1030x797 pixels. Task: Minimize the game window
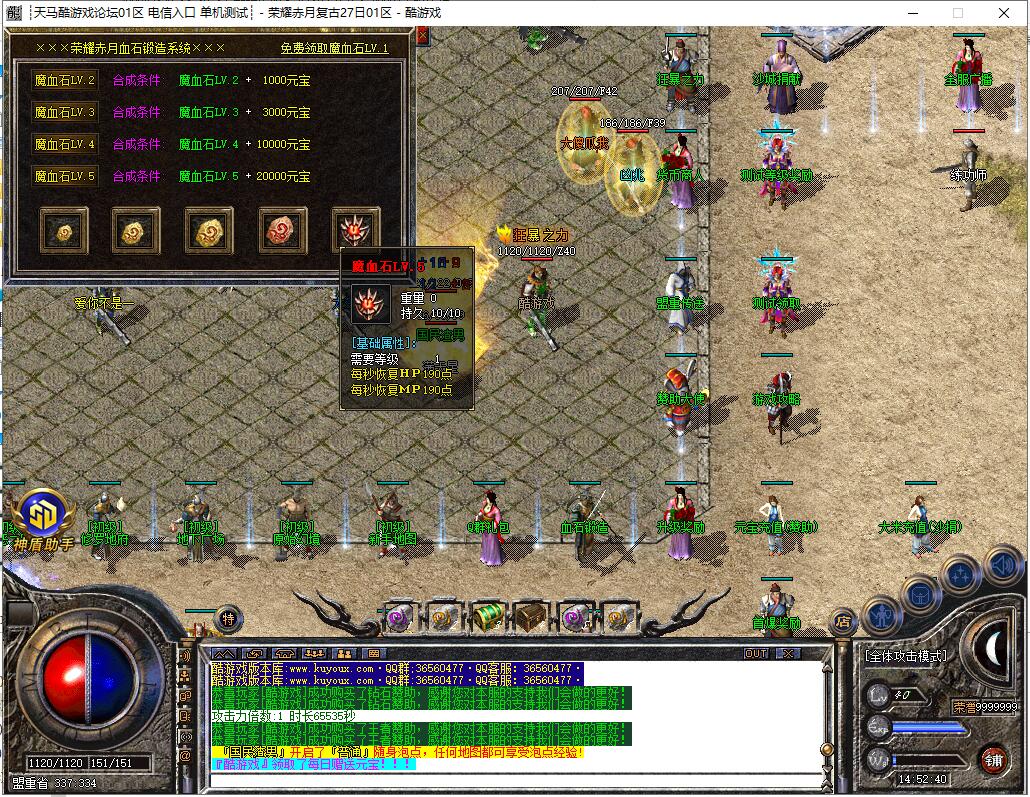click(913, 13)
